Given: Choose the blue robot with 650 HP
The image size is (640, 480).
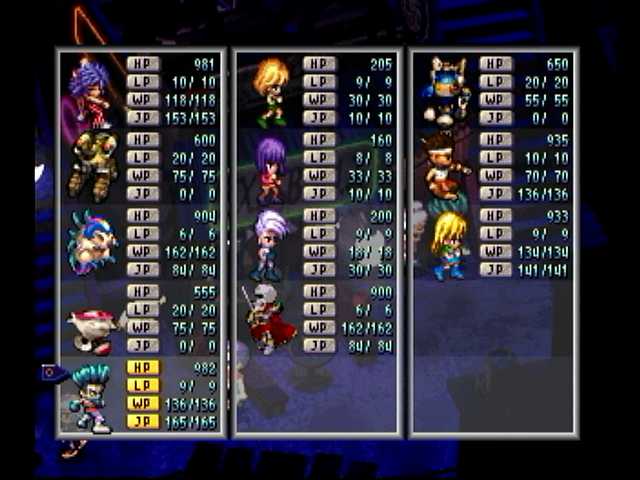Looking at the screenshot, I should [447, 91].
